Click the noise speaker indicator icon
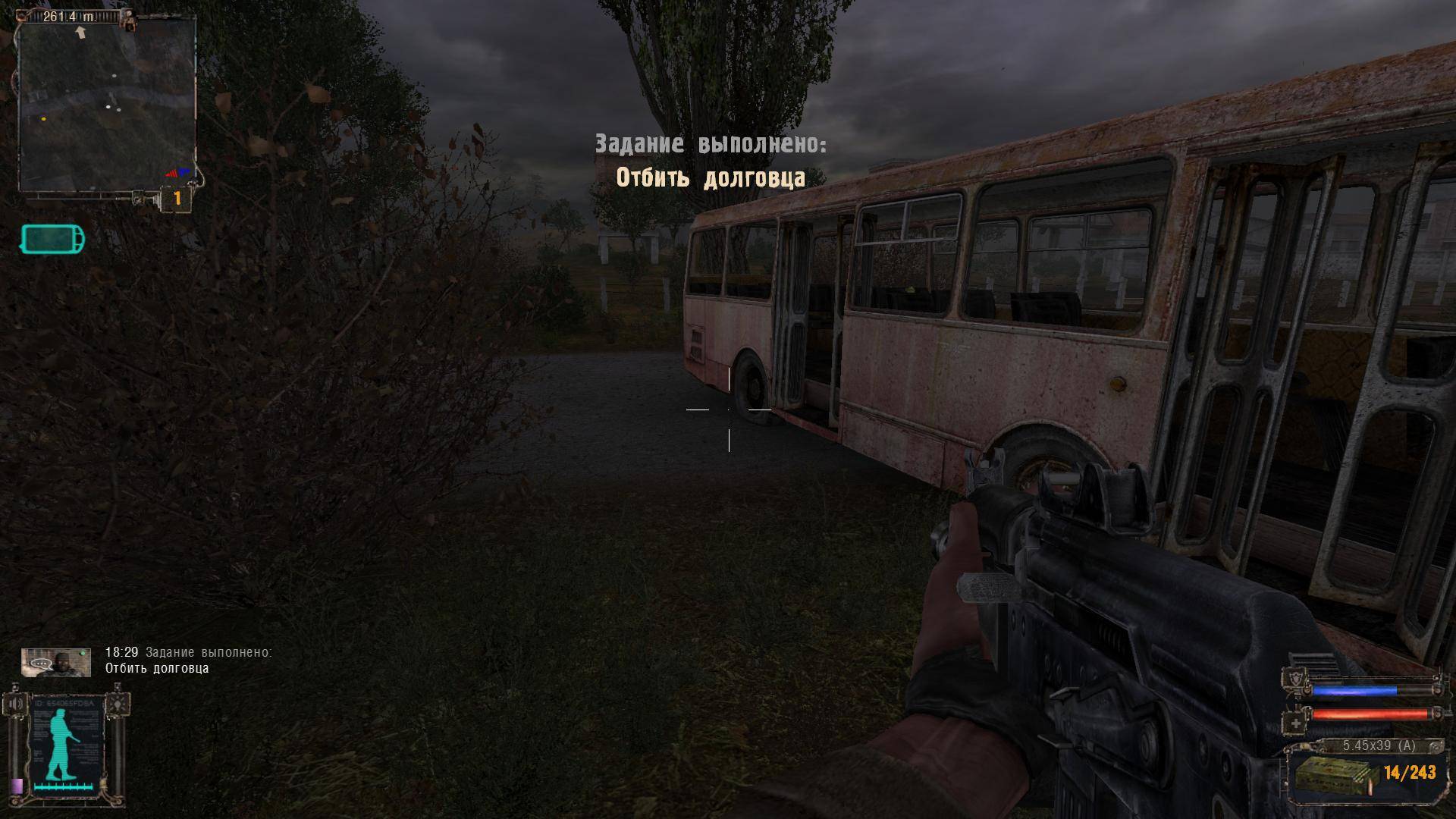1456x819 pixels. pos(17,704)
